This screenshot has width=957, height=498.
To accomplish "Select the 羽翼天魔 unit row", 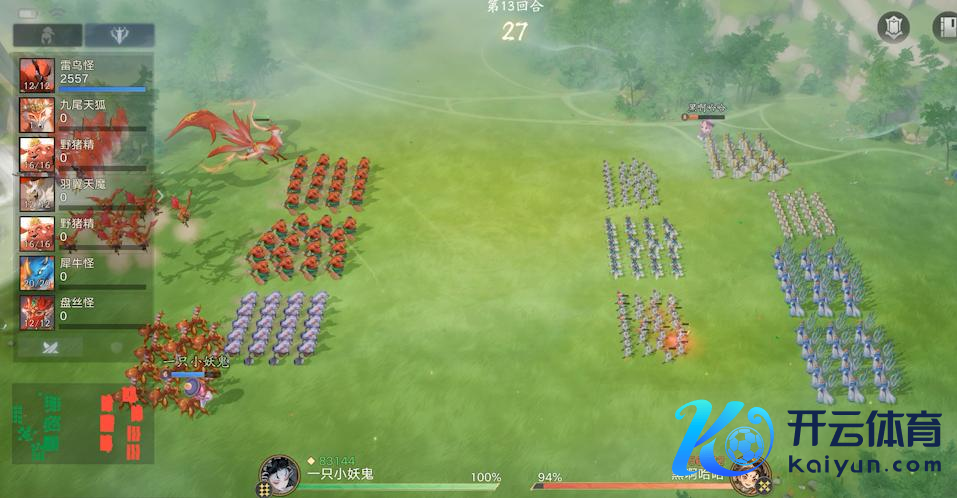I will [x=84, y=192].
